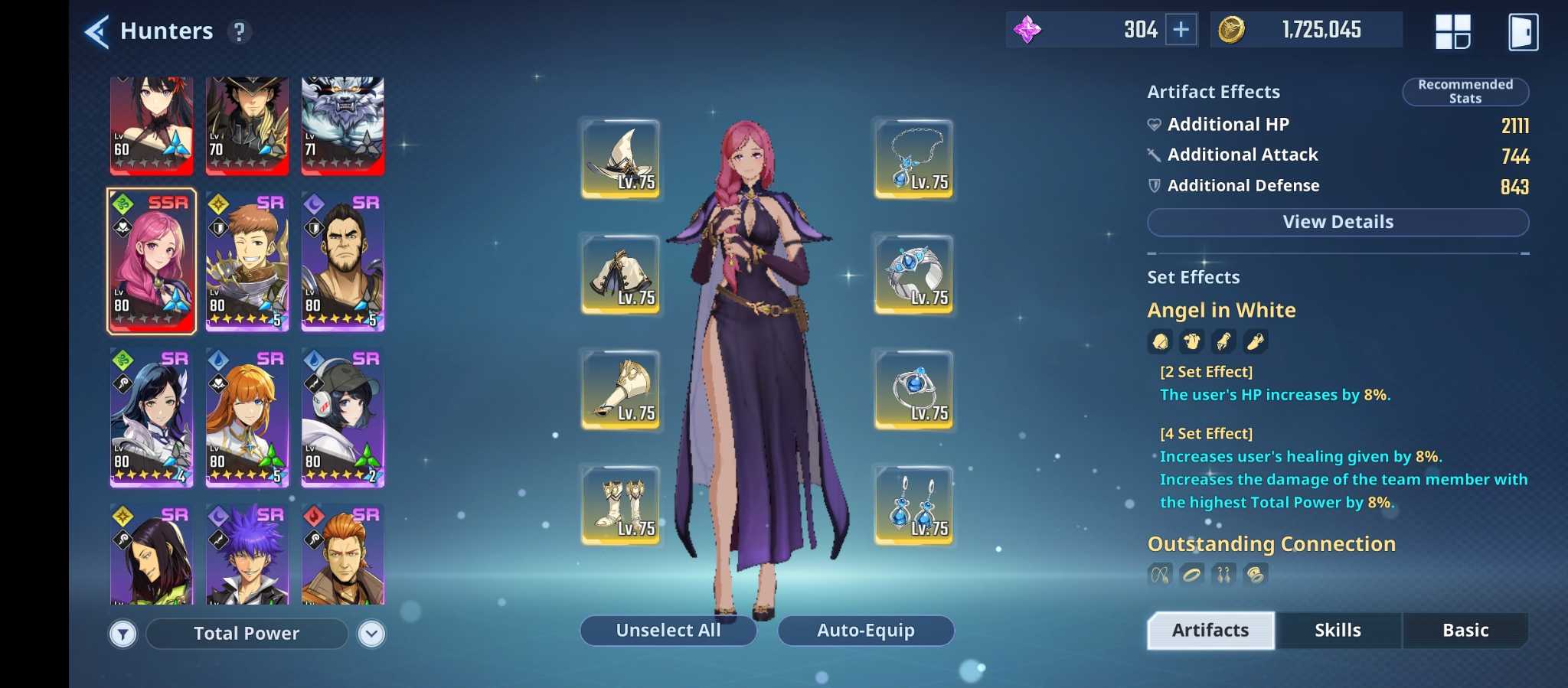Go back from the Hunters screen
This screenshot has width=1568, height=688.
pyautogui.click(x=97, y=31)
